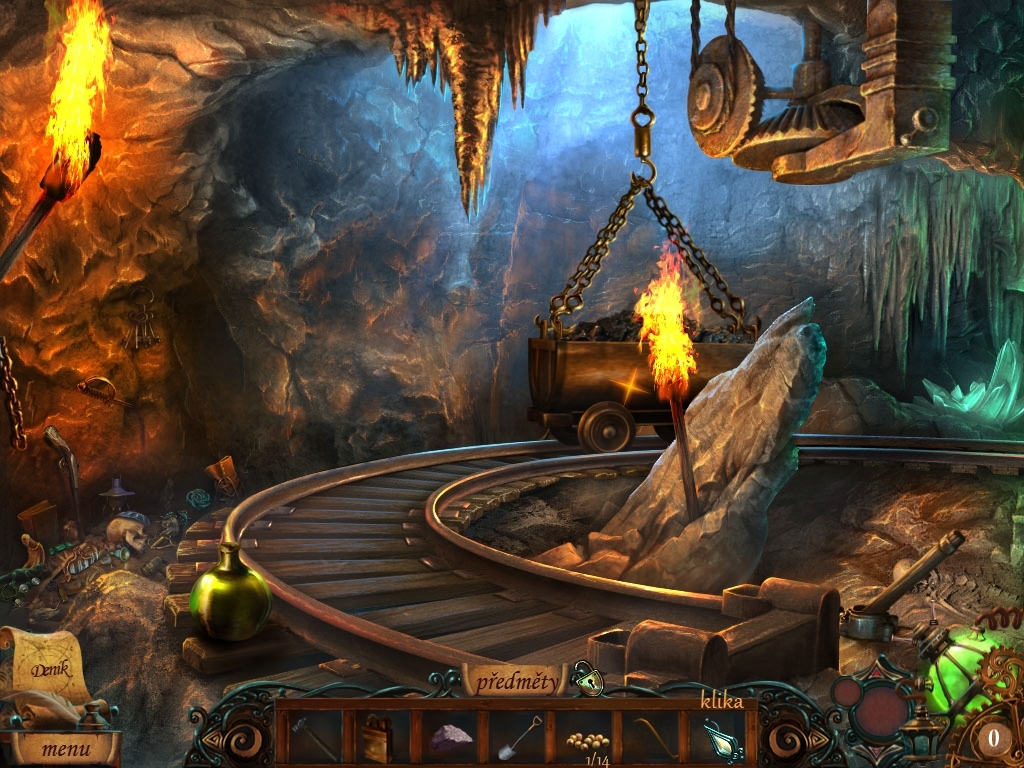Choose the shovel from the inventory
Viewport: 1024px width, 768px height.
click(x=520, y=737)
